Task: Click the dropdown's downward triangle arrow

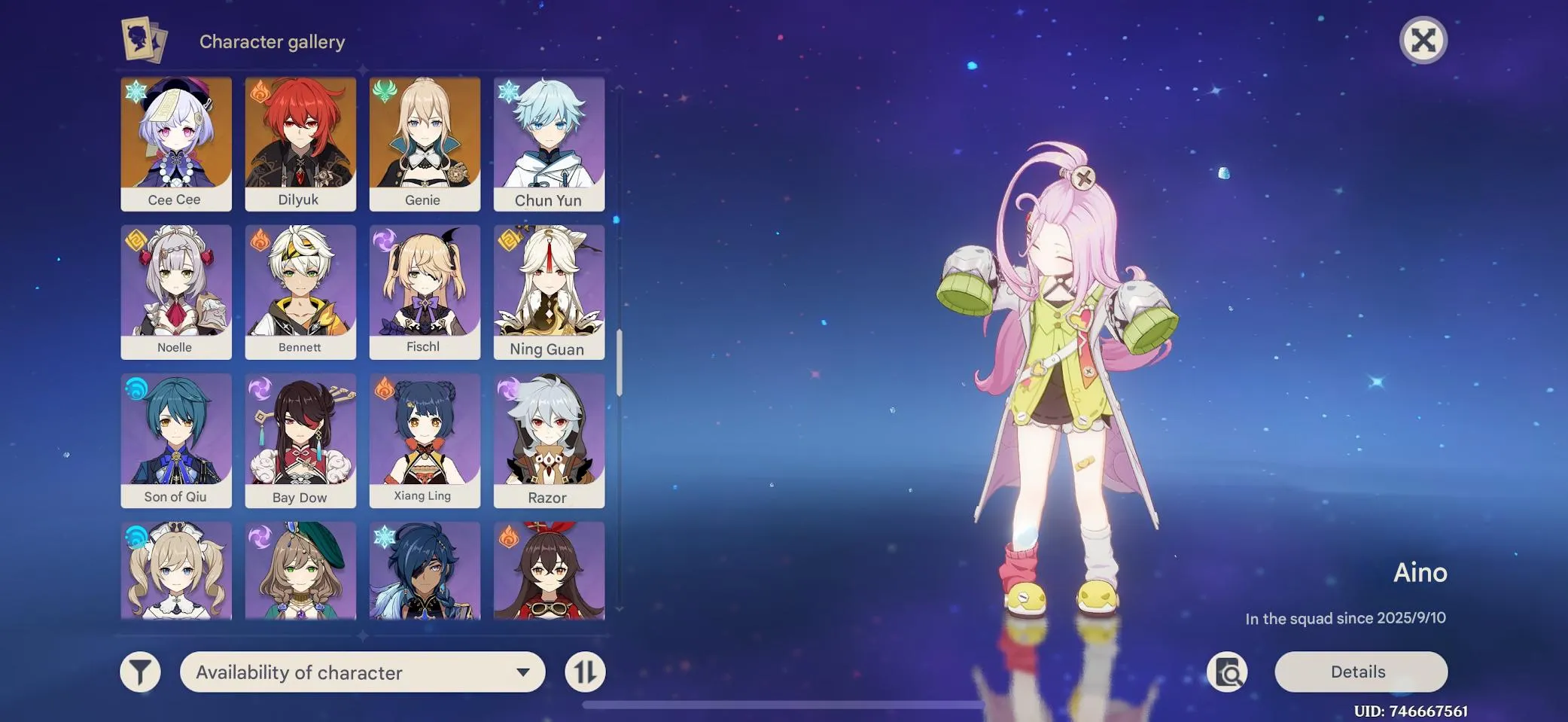Action: 523,672
